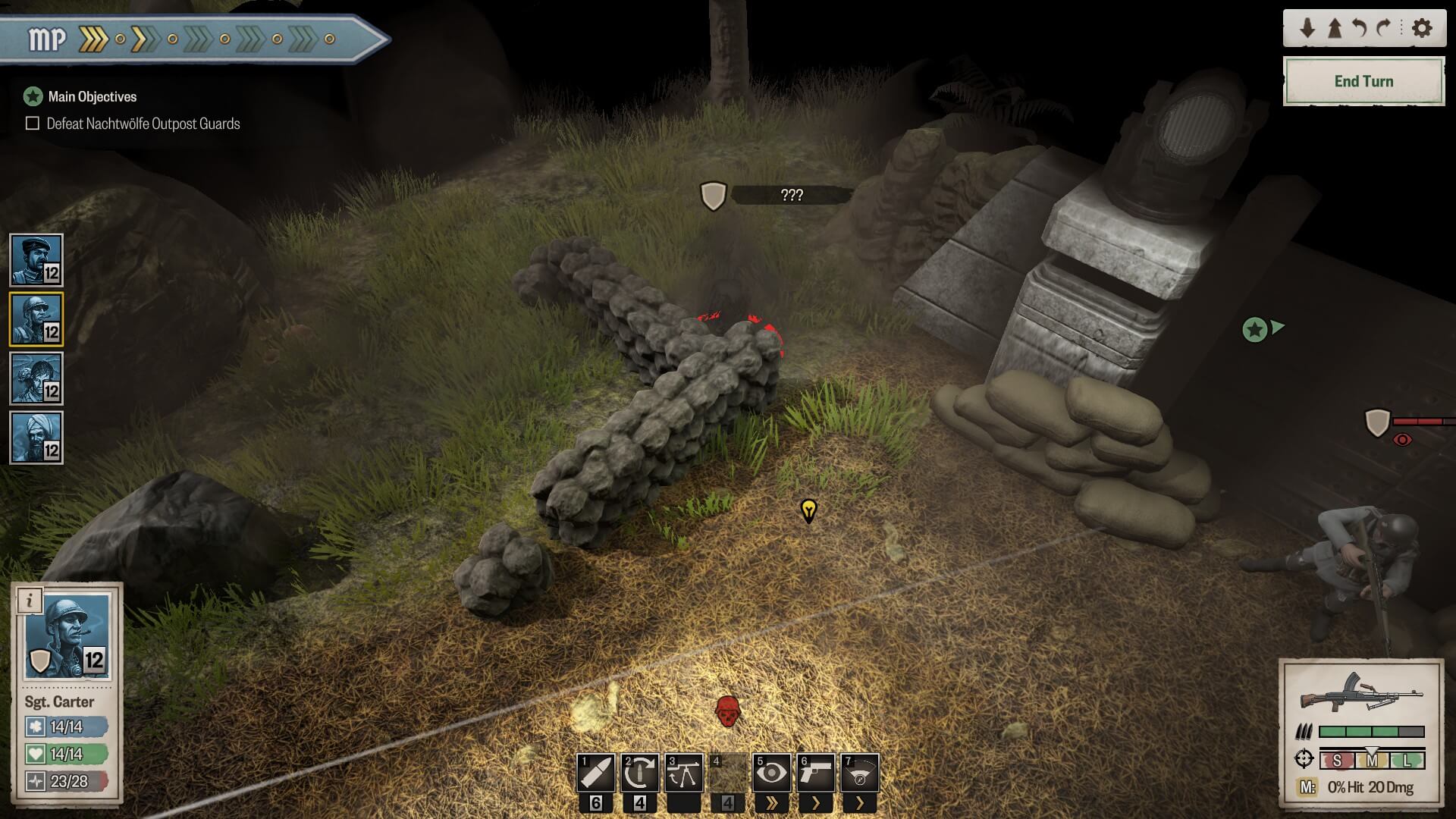Select the squad member wearing a flat cap
This screenshot has width=1456, height=819.
coord(36,259)
